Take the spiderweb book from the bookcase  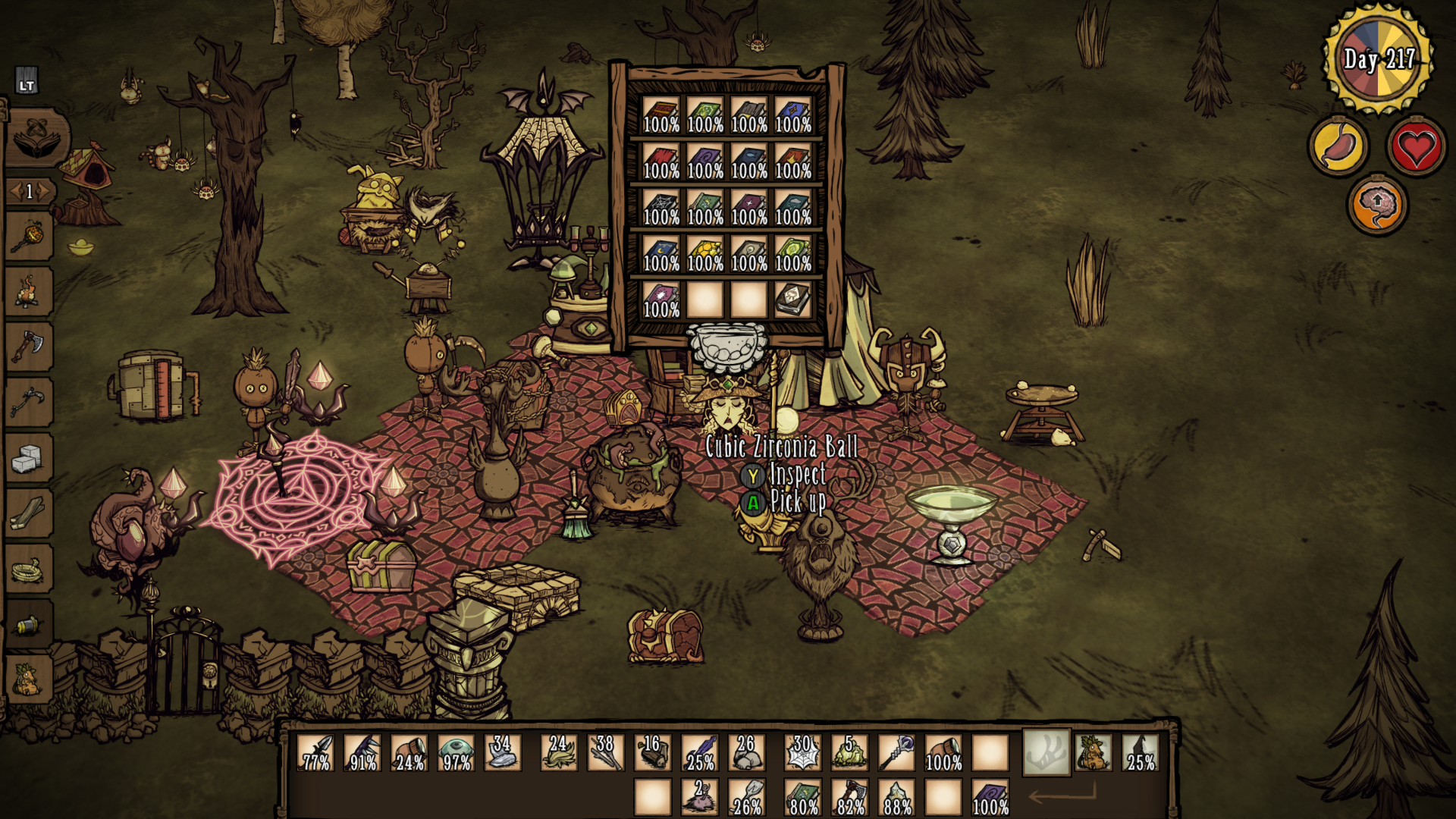click(x=661, y=207)
